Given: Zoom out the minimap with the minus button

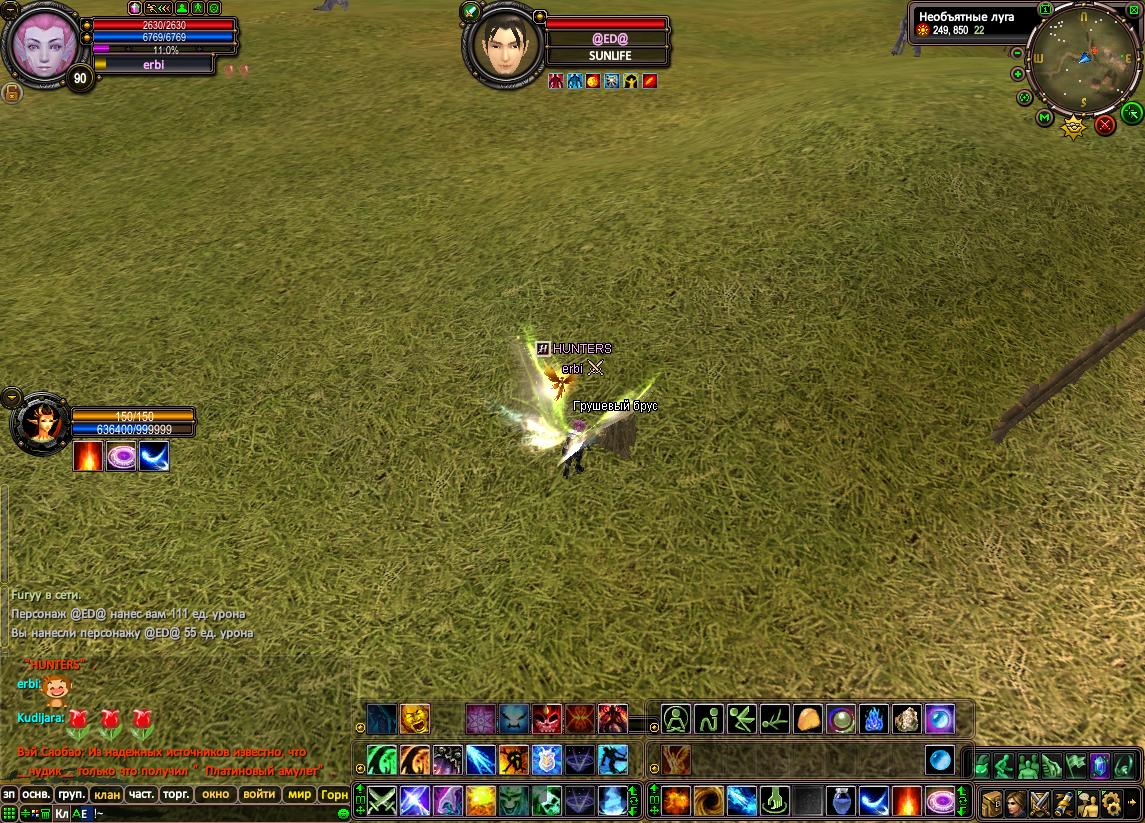Looking at the screenshot, I should pyautogui.click(x=1018, y=52).
